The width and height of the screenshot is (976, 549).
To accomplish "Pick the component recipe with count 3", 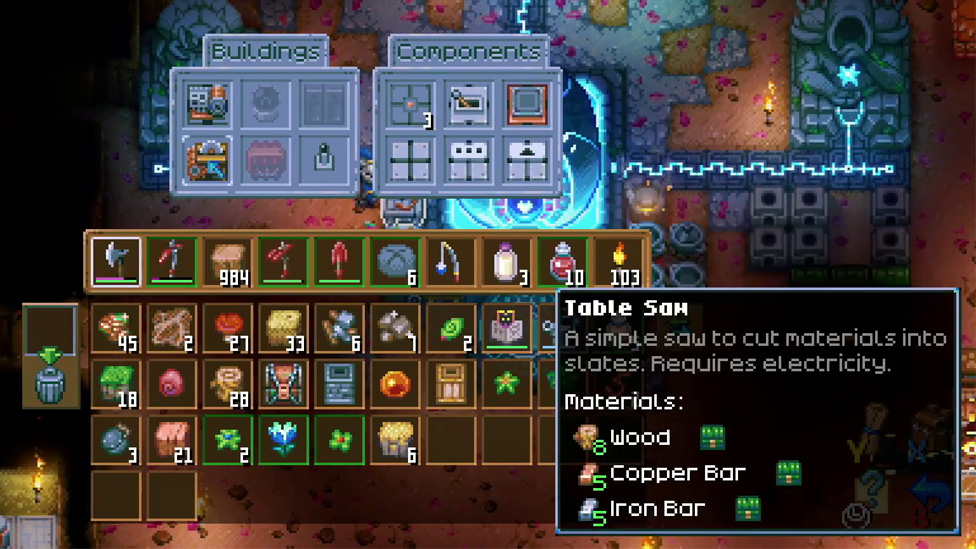I will (410, 105).
